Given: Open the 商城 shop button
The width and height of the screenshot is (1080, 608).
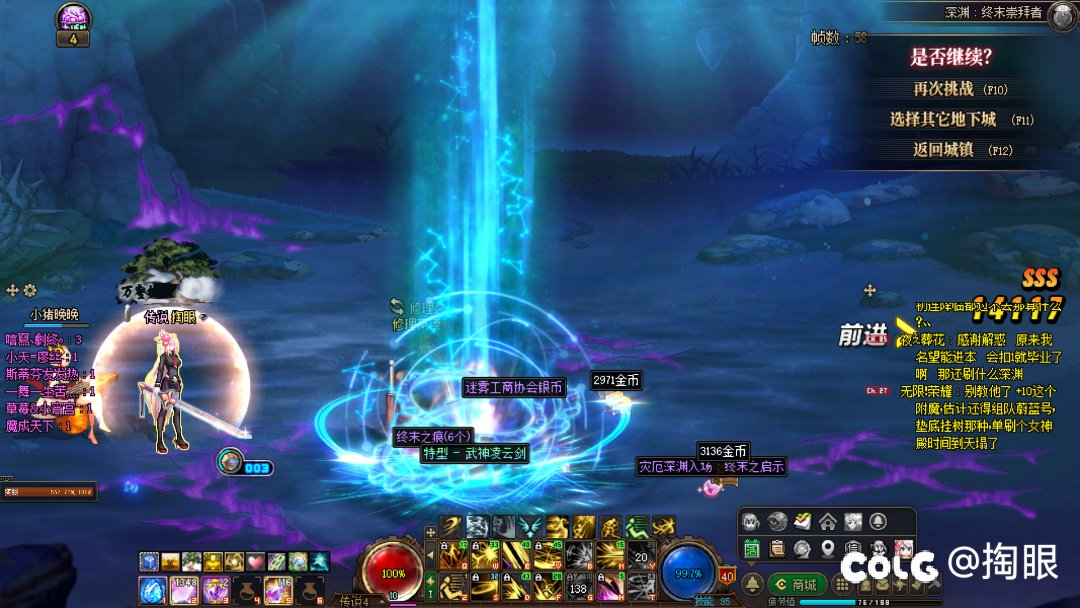Looking at the screenshot, I should click(x=797, y=584).
